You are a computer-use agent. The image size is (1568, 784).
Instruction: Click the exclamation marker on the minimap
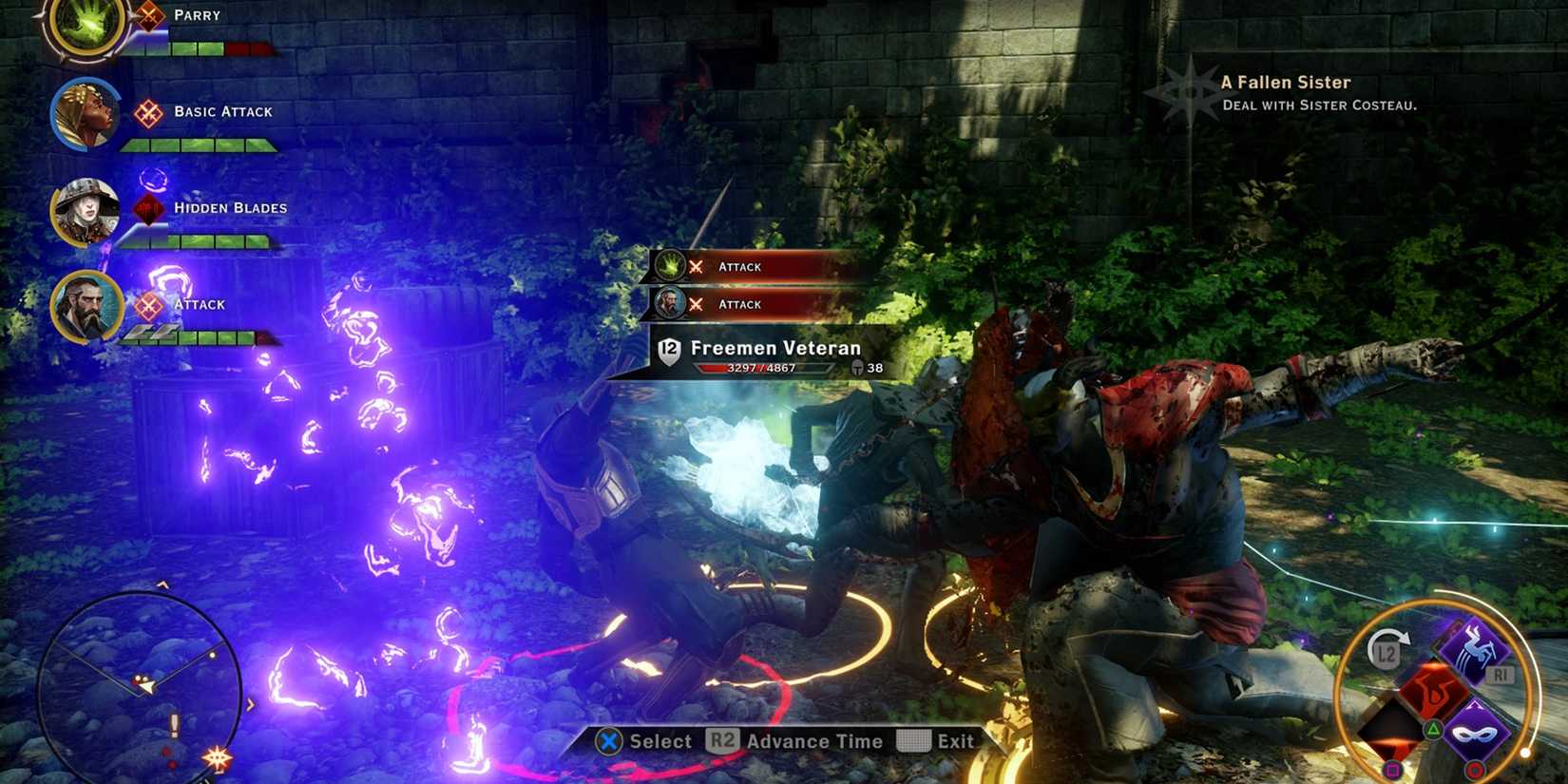174,724
